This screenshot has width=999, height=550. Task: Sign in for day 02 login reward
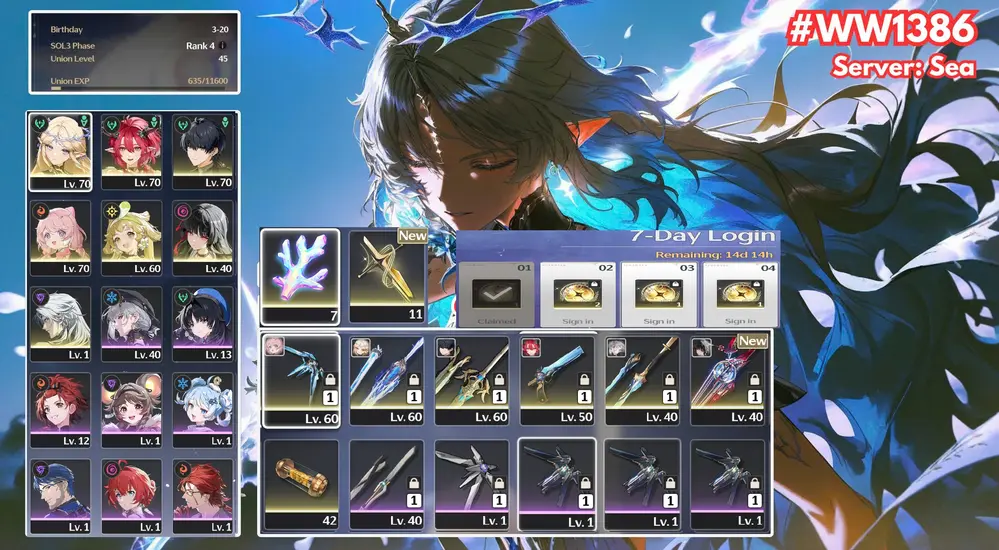coord(577,295)
